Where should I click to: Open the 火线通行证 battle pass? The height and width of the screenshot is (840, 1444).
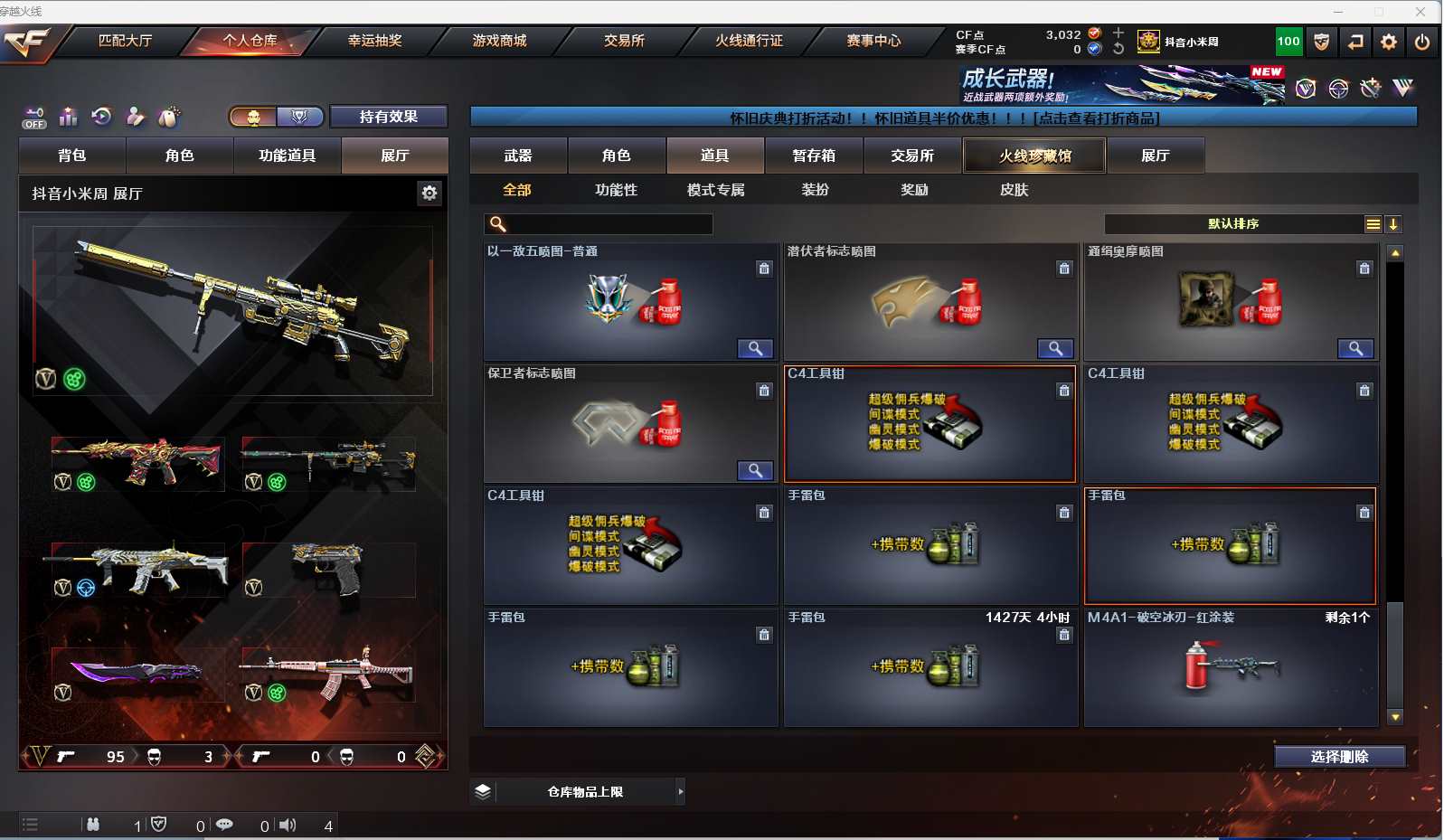click(749, 41)
